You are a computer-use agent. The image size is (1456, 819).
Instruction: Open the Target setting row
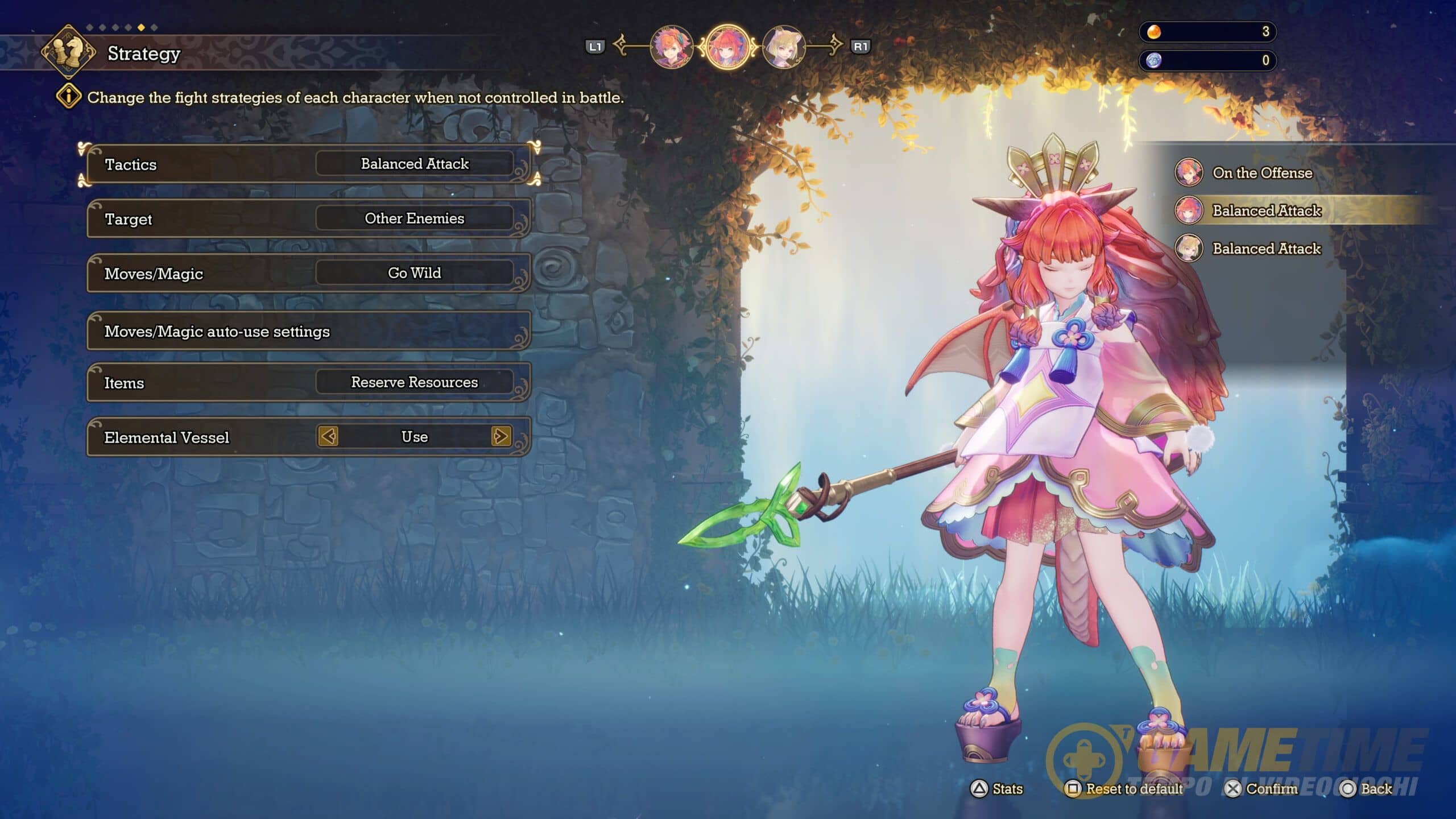pos(308,219)
